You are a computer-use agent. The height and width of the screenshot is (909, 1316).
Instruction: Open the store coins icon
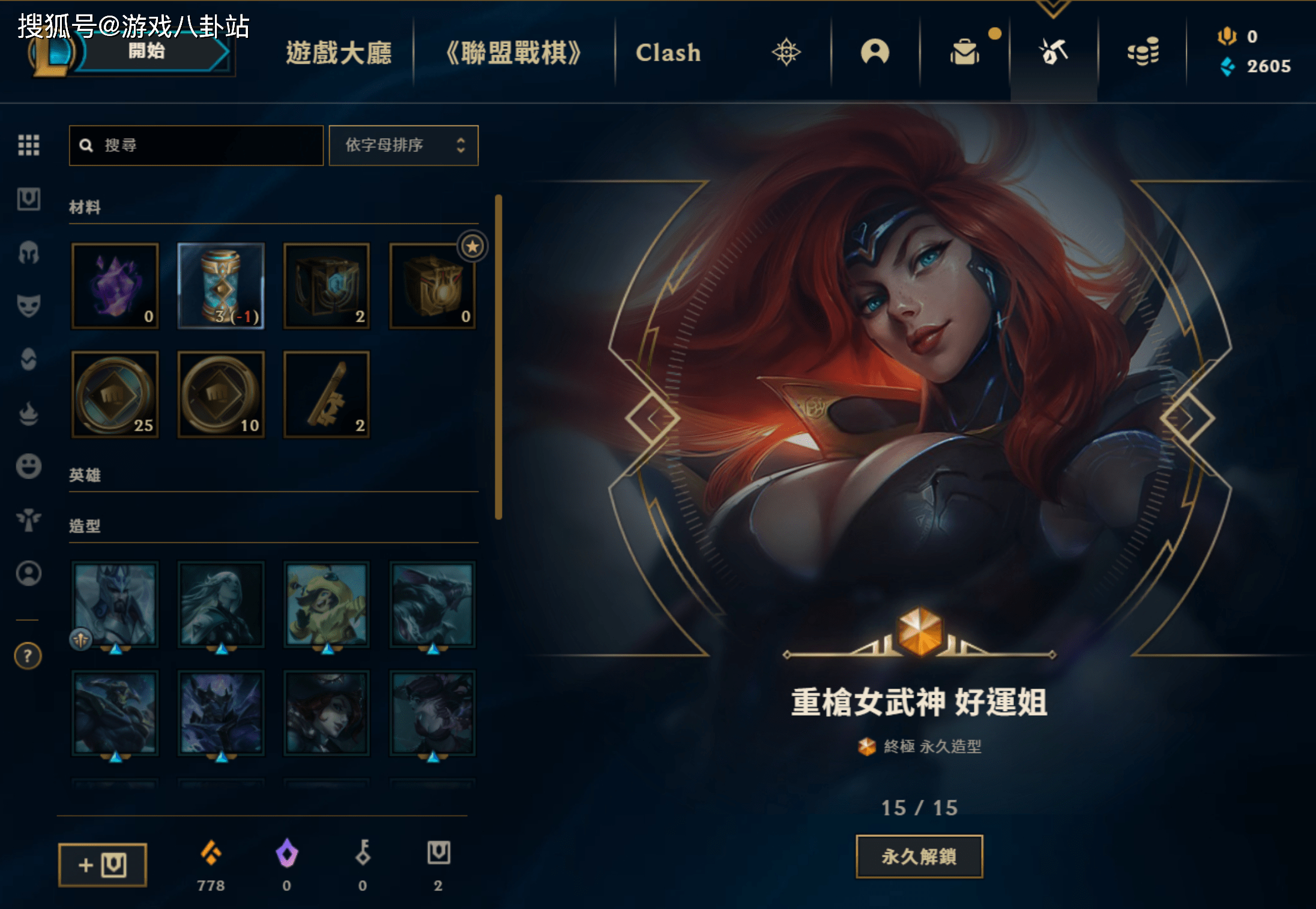[x=1142, y=52]
